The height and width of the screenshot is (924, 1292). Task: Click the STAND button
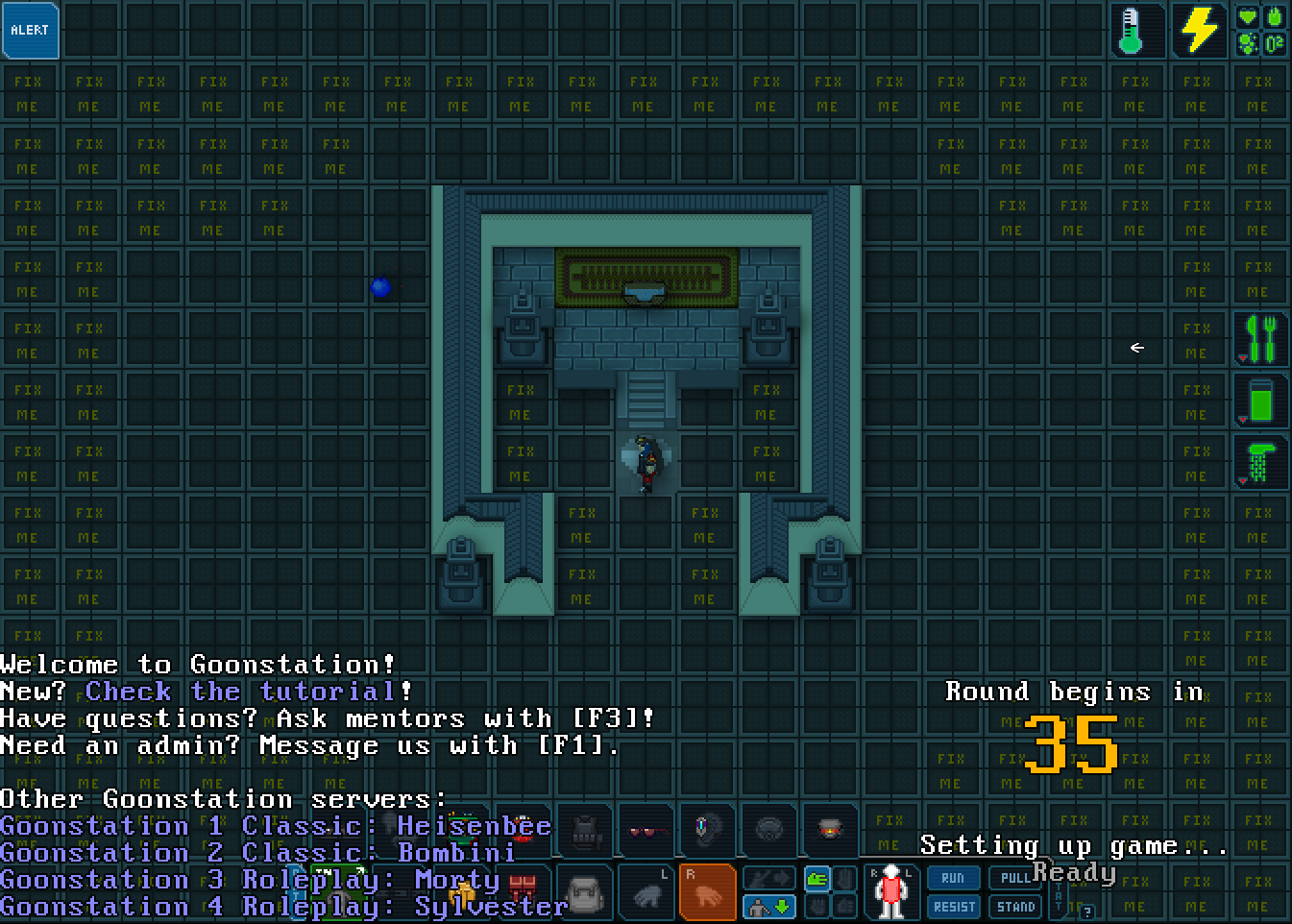(1015, 907)
